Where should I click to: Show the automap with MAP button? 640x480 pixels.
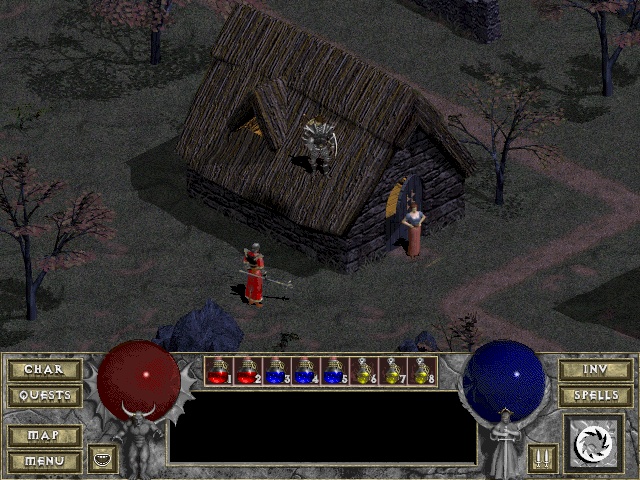(44, 437)
